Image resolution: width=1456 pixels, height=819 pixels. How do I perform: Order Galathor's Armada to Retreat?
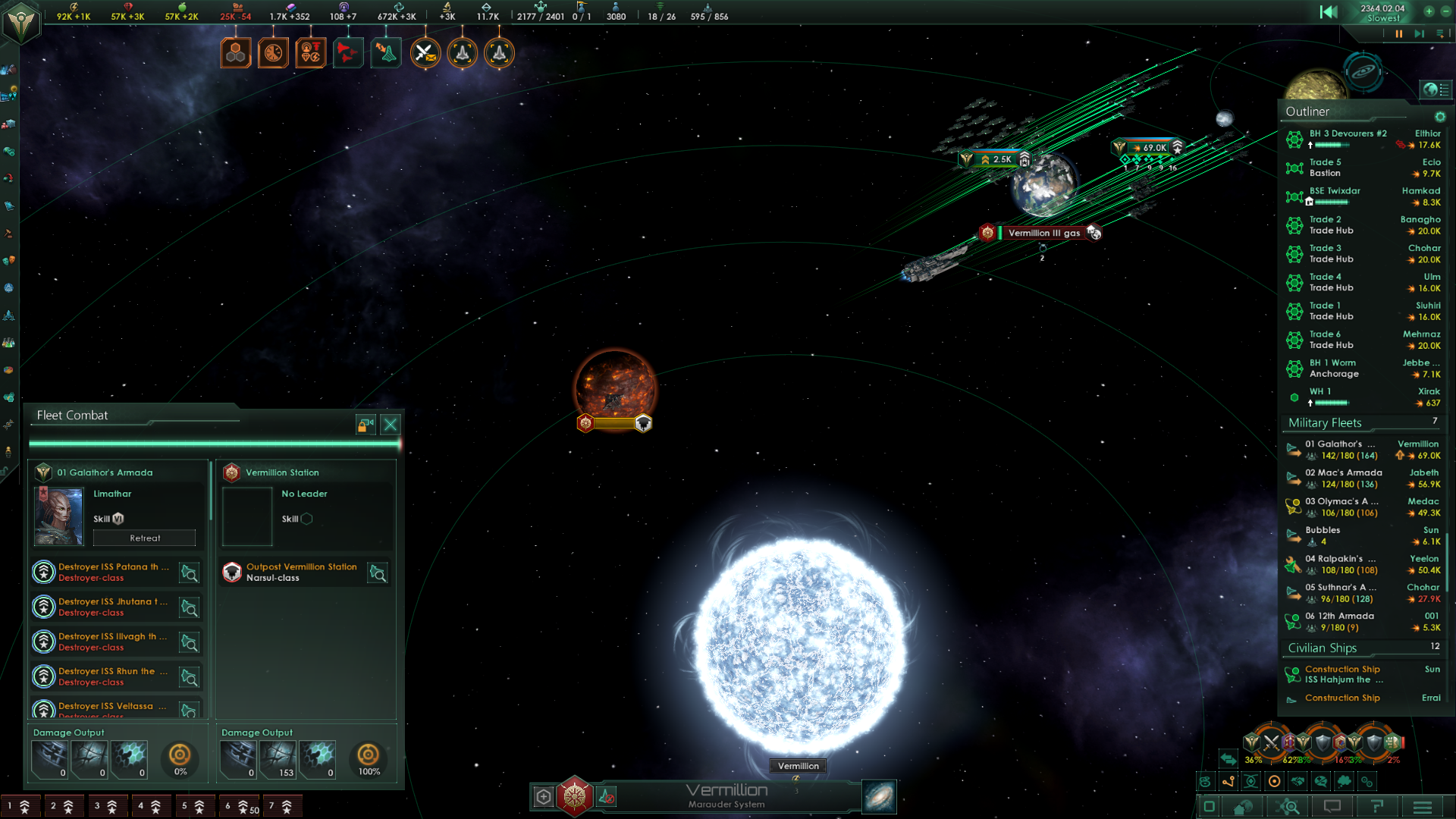pyautogui.click(x=144, y=538)
